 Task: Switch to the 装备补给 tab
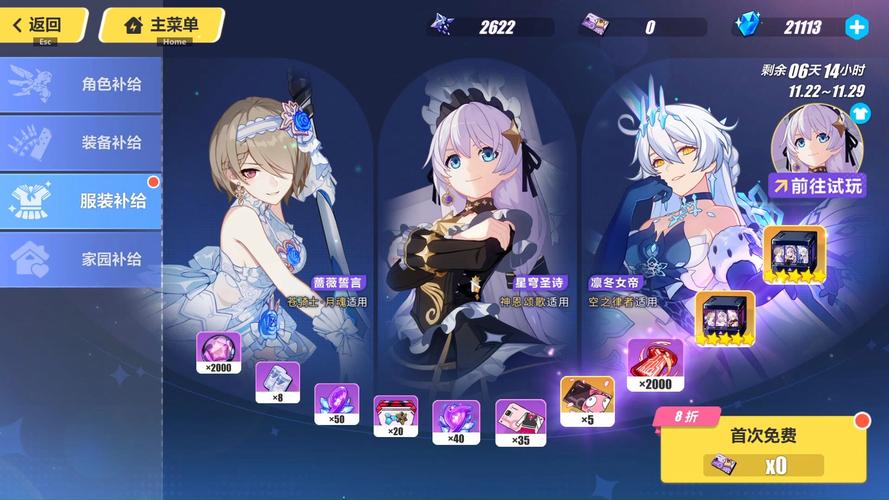coord(82,142)
